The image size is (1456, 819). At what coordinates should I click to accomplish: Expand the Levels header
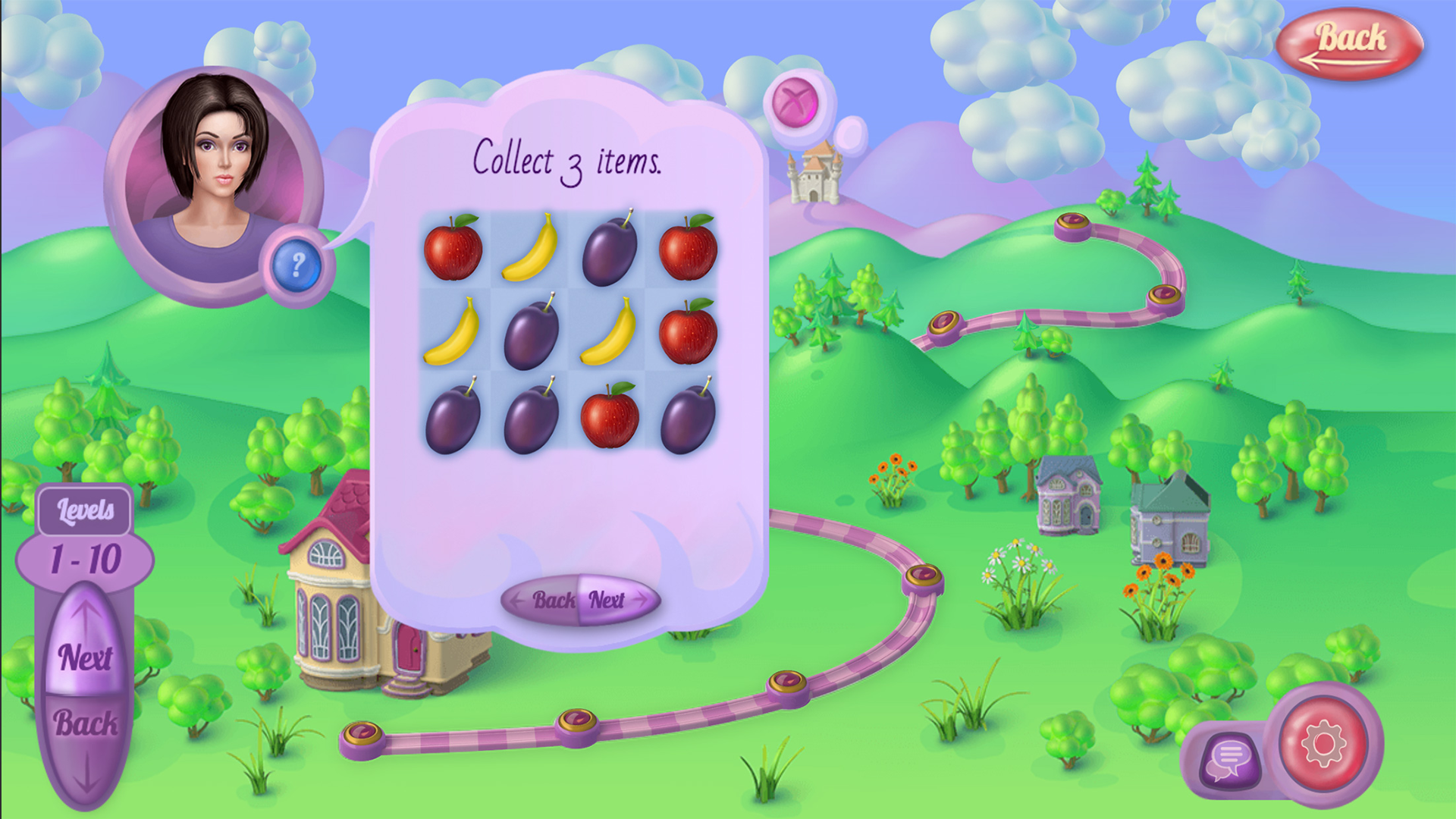click(85, 511)
